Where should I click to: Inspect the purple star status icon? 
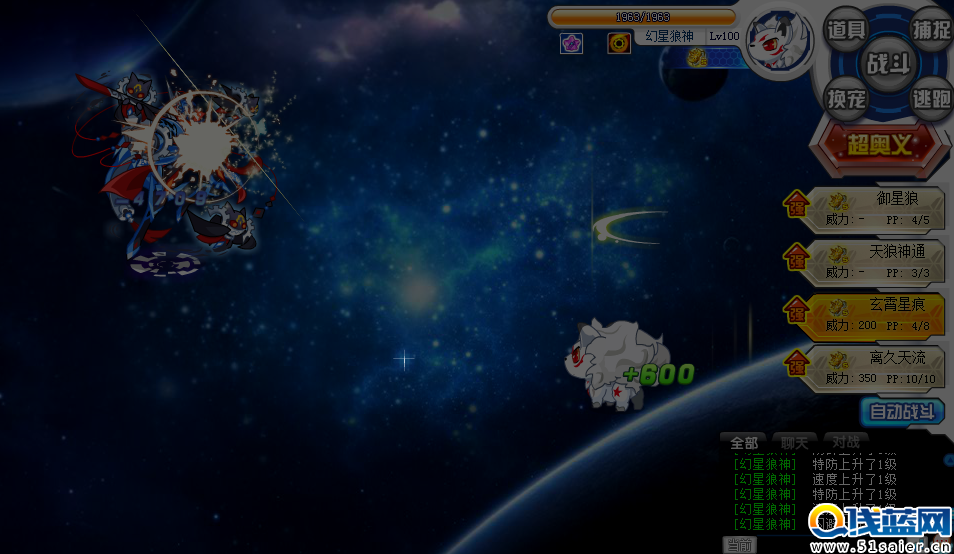coord(571,43)
